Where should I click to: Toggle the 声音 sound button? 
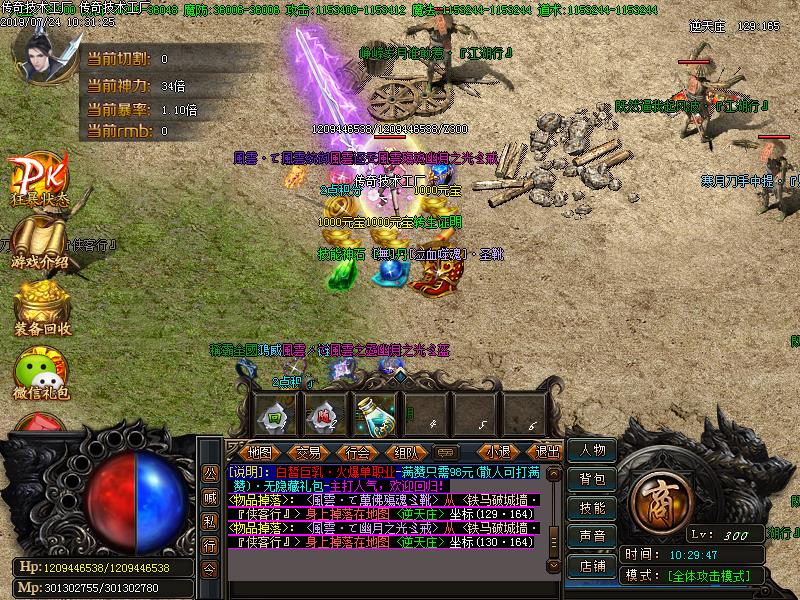coord(592,536)
